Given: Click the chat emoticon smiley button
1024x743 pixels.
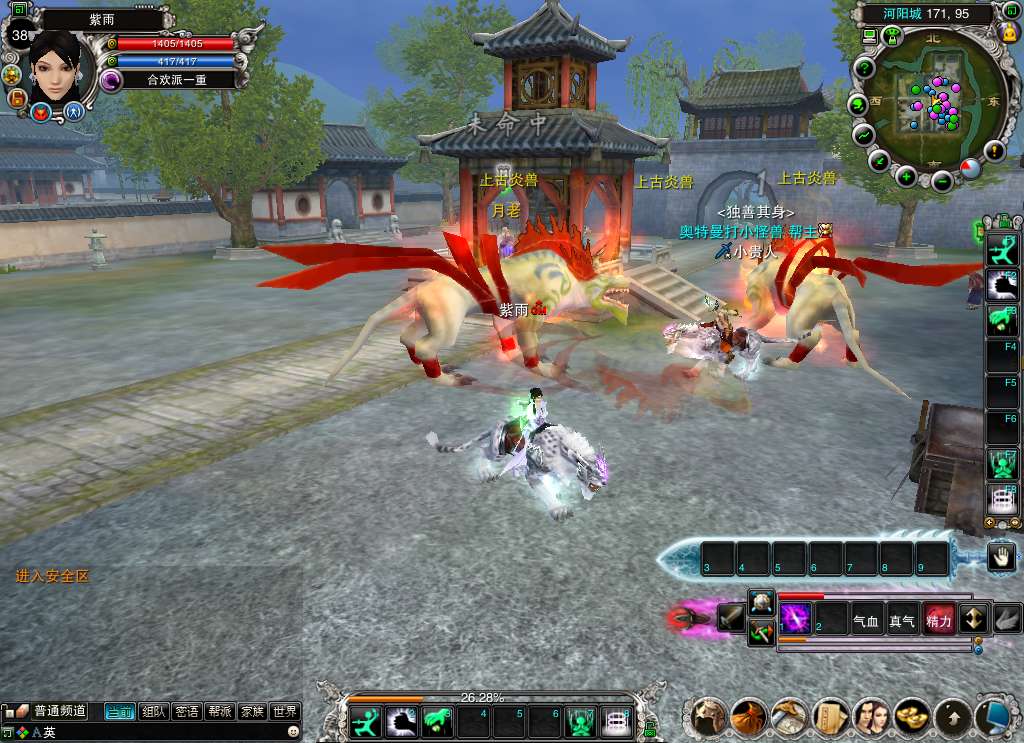Looking at the screenshot, I should (x=293, y=732).
